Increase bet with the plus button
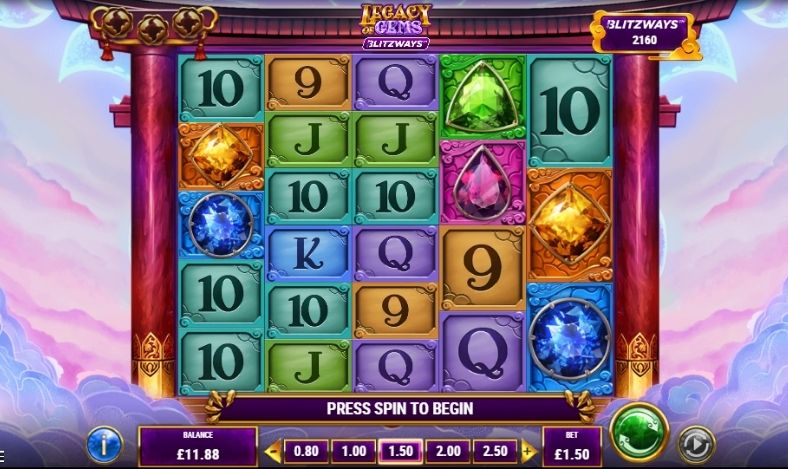This screenshot has width=788, height=469. 529,451
